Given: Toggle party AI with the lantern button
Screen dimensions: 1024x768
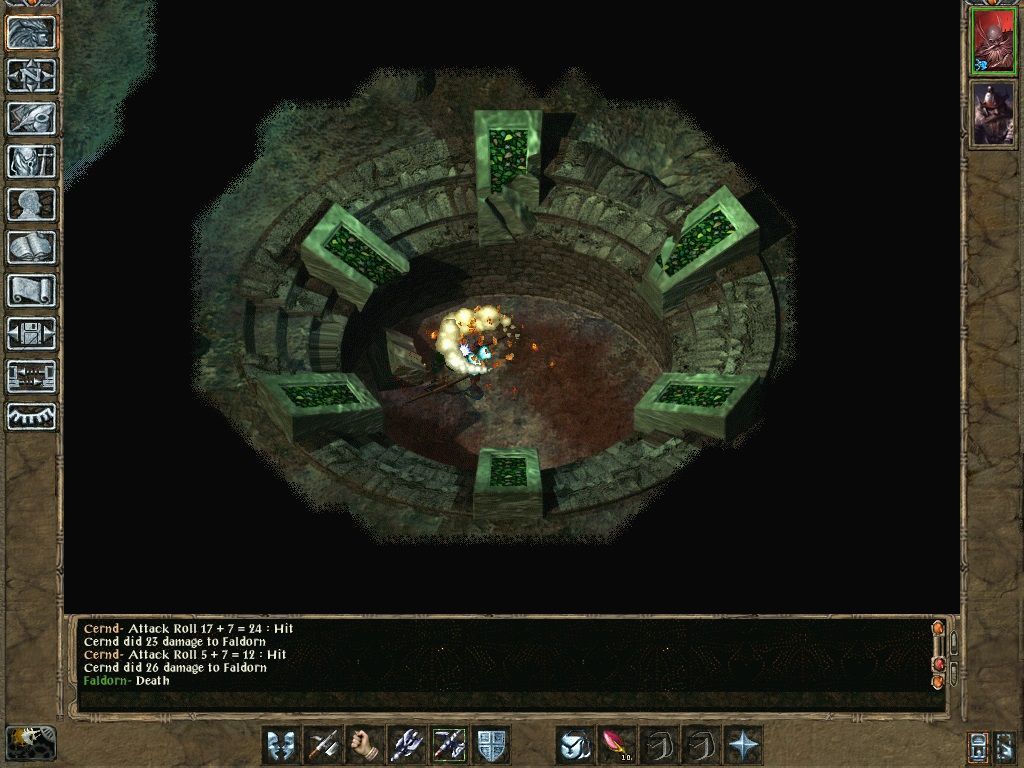Looking at the screenshot, I should (x=30, y=743).
